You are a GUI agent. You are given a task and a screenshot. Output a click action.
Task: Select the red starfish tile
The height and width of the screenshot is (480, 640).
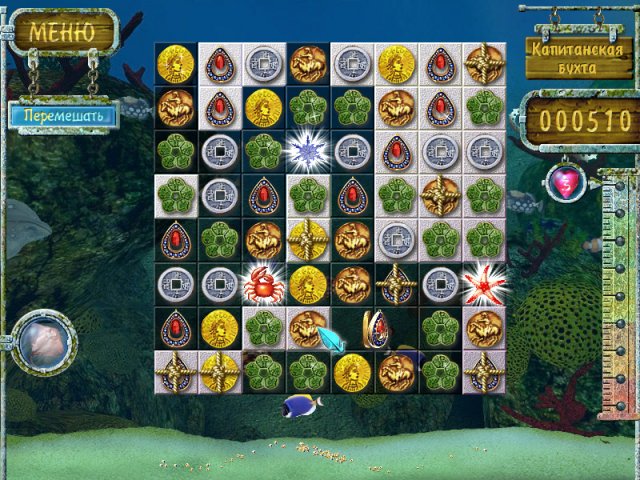point(485,284)
